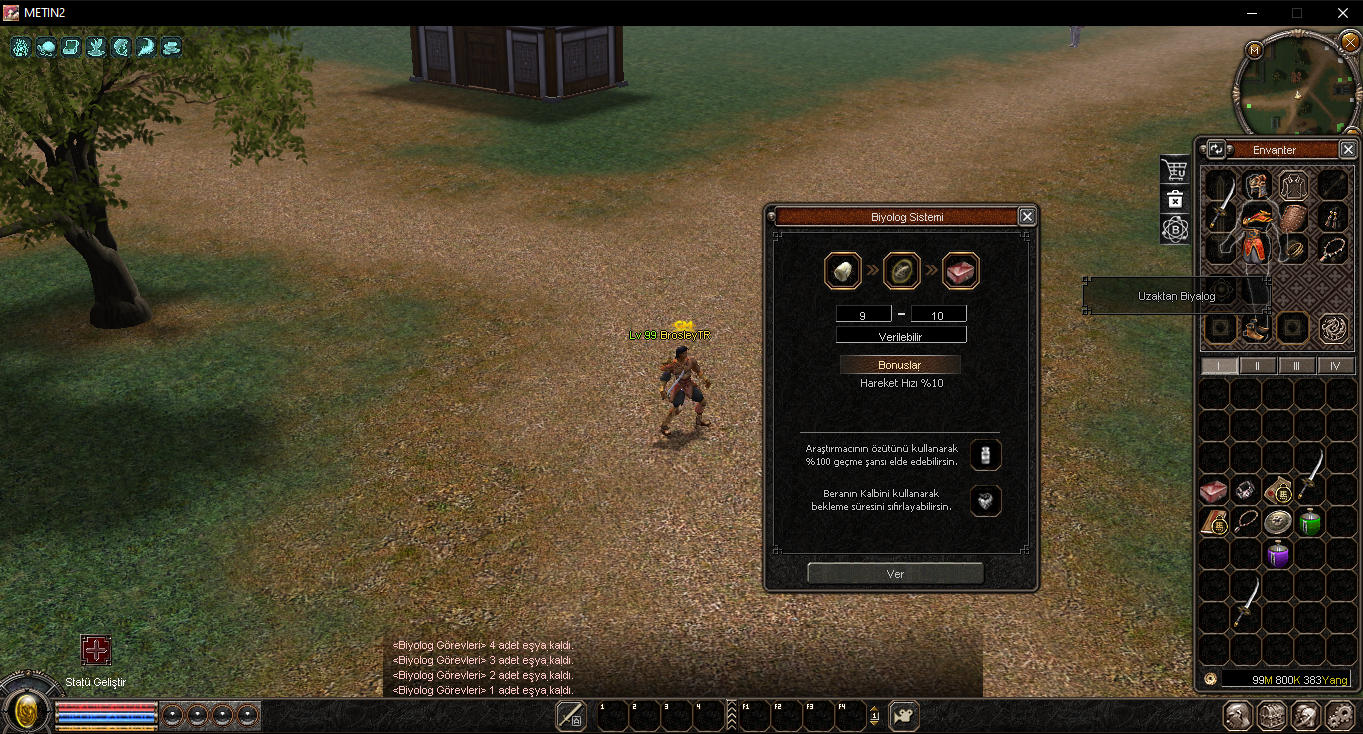This screenshot has height=734, width=1363.
Task: Pick the red chest item in inventory
Action: [x=1214, y=490]
